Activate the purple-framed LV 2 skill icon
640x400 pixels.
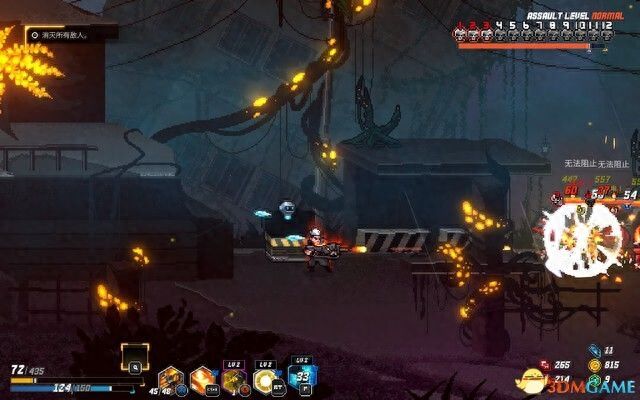tap(235, 380)
